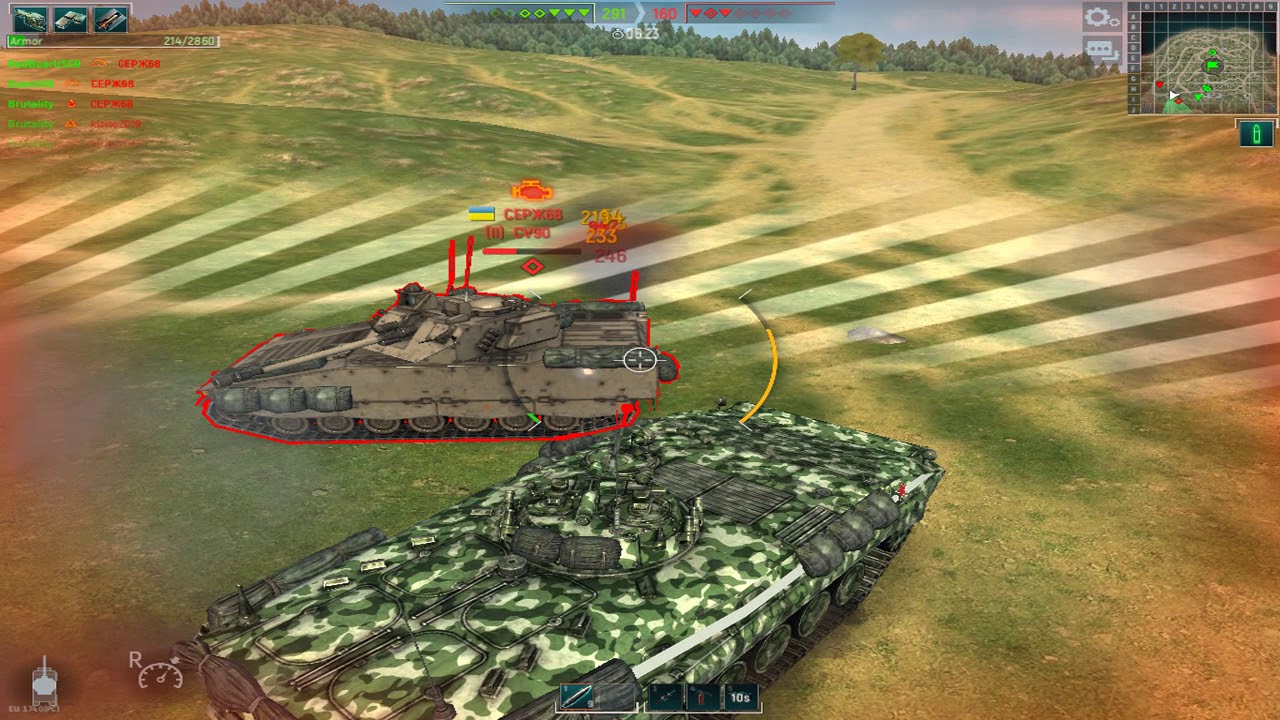Image resolution: width=1280 pixels, height=720 pixels.
Task: Choose the shell ammo slot in bottom bar
Action: click(x=577, y=697)
